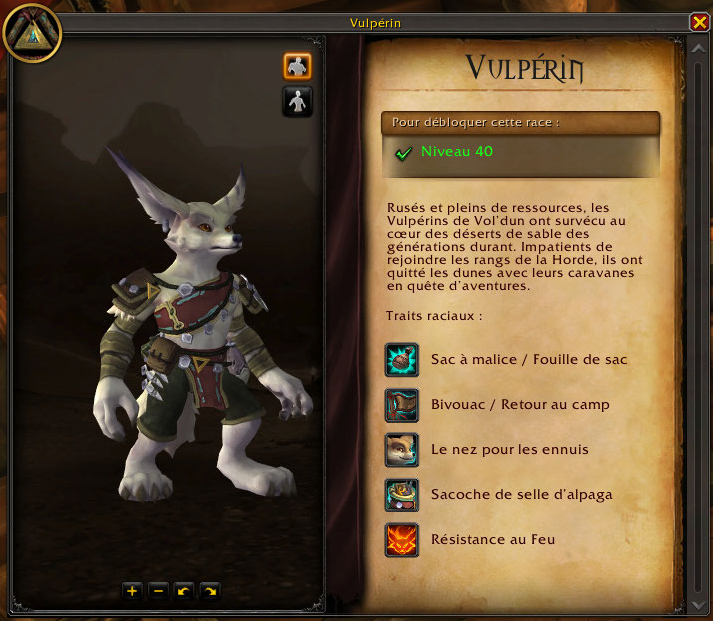Switch to the female body model
Image resolution: width=713 pixels, height=621 pixels.
298,101
